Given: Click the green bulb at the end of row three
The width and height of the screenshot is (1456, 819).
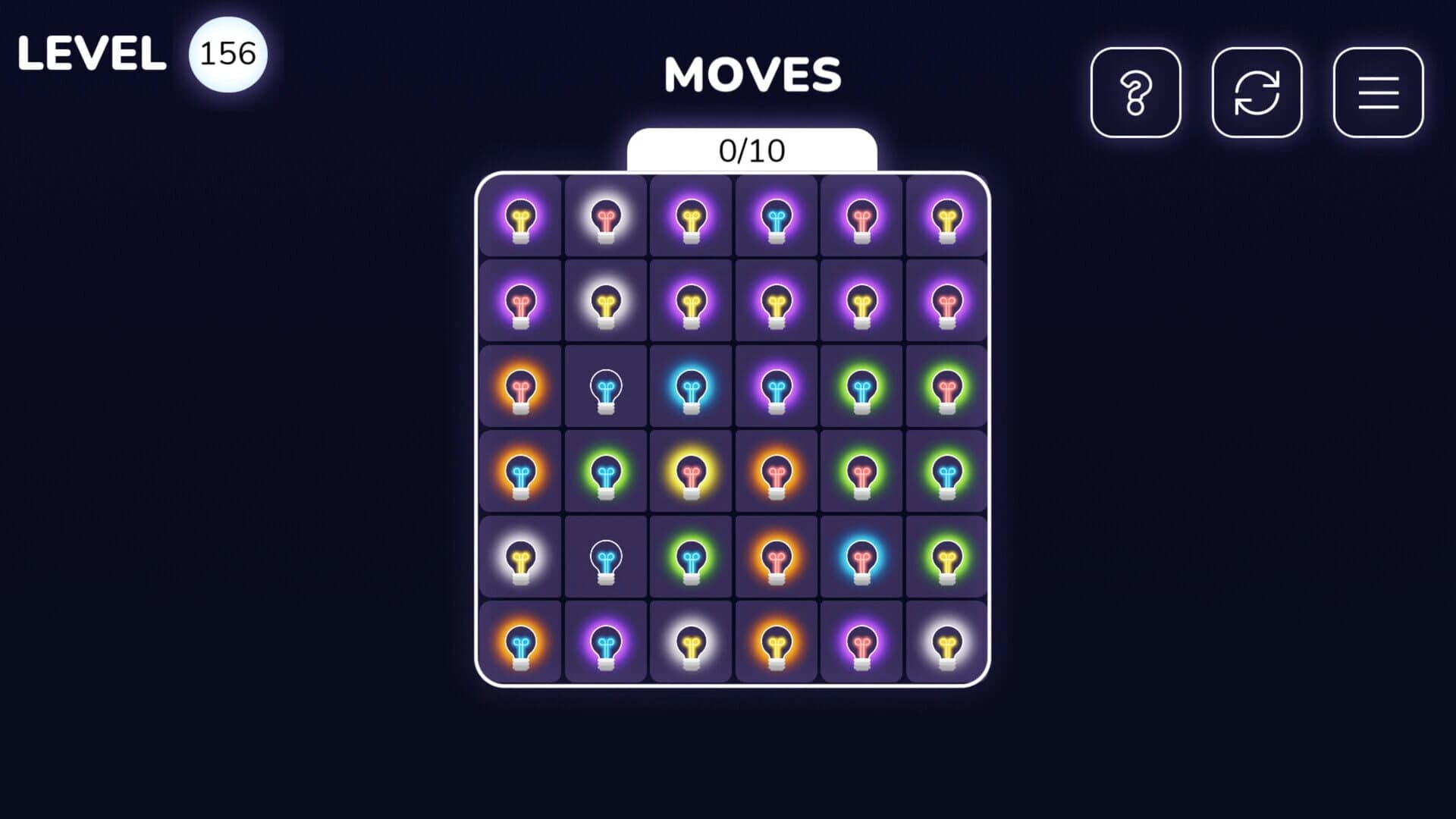Looking at the screenshot, I should coord(946,388).
